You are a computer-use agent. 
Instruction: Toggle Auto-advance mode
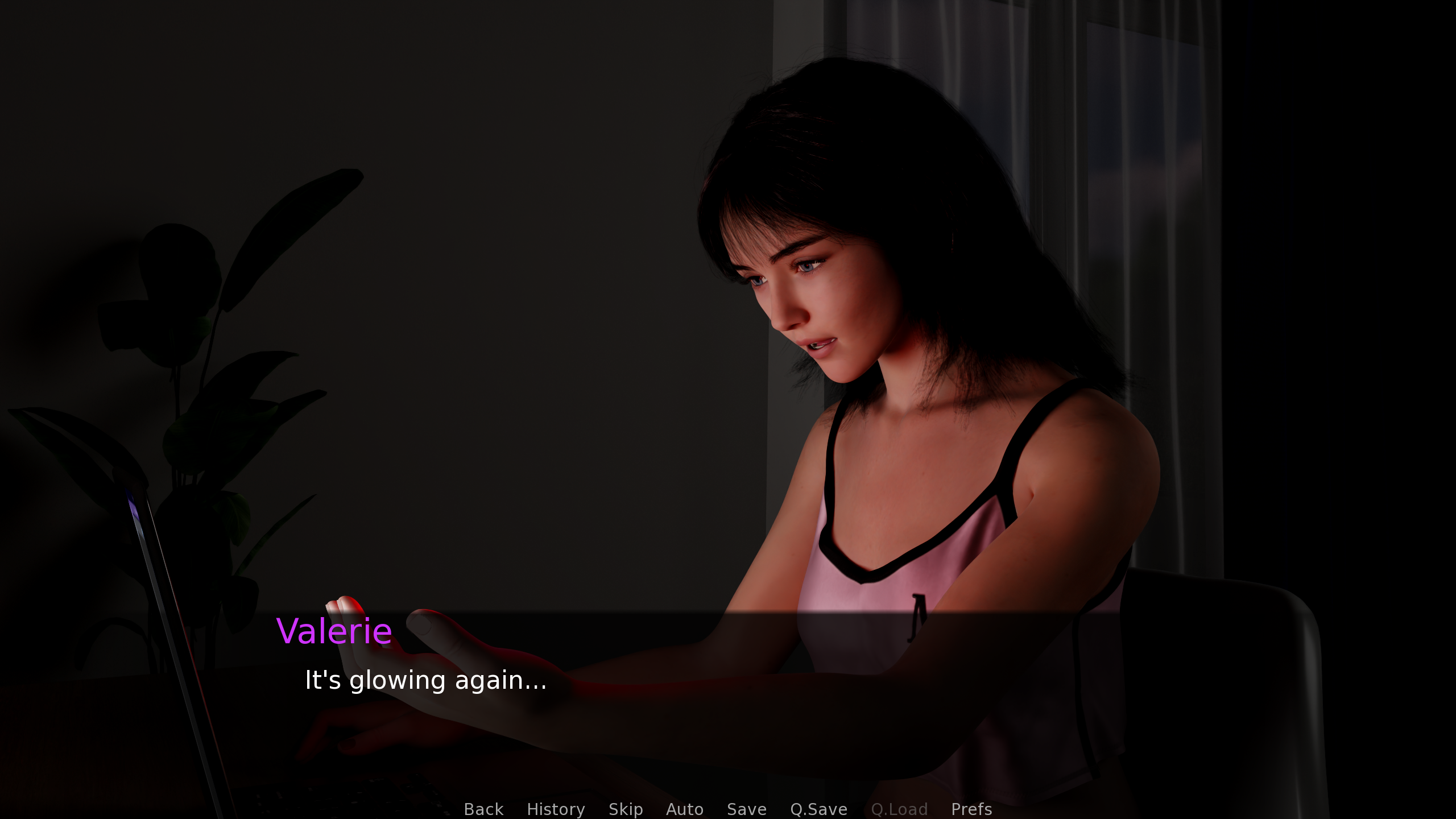[685, 809]
